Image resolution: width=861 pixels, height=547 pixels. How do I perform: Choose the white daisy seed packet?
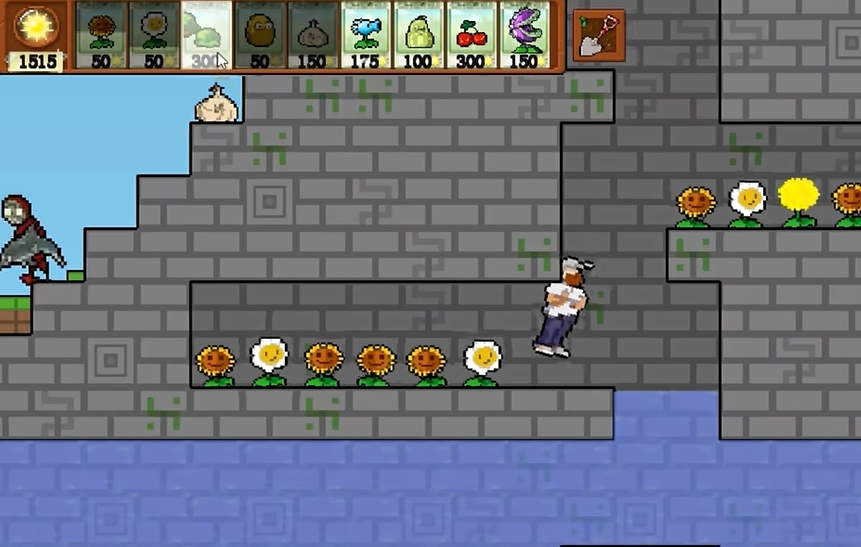point(154,35)
